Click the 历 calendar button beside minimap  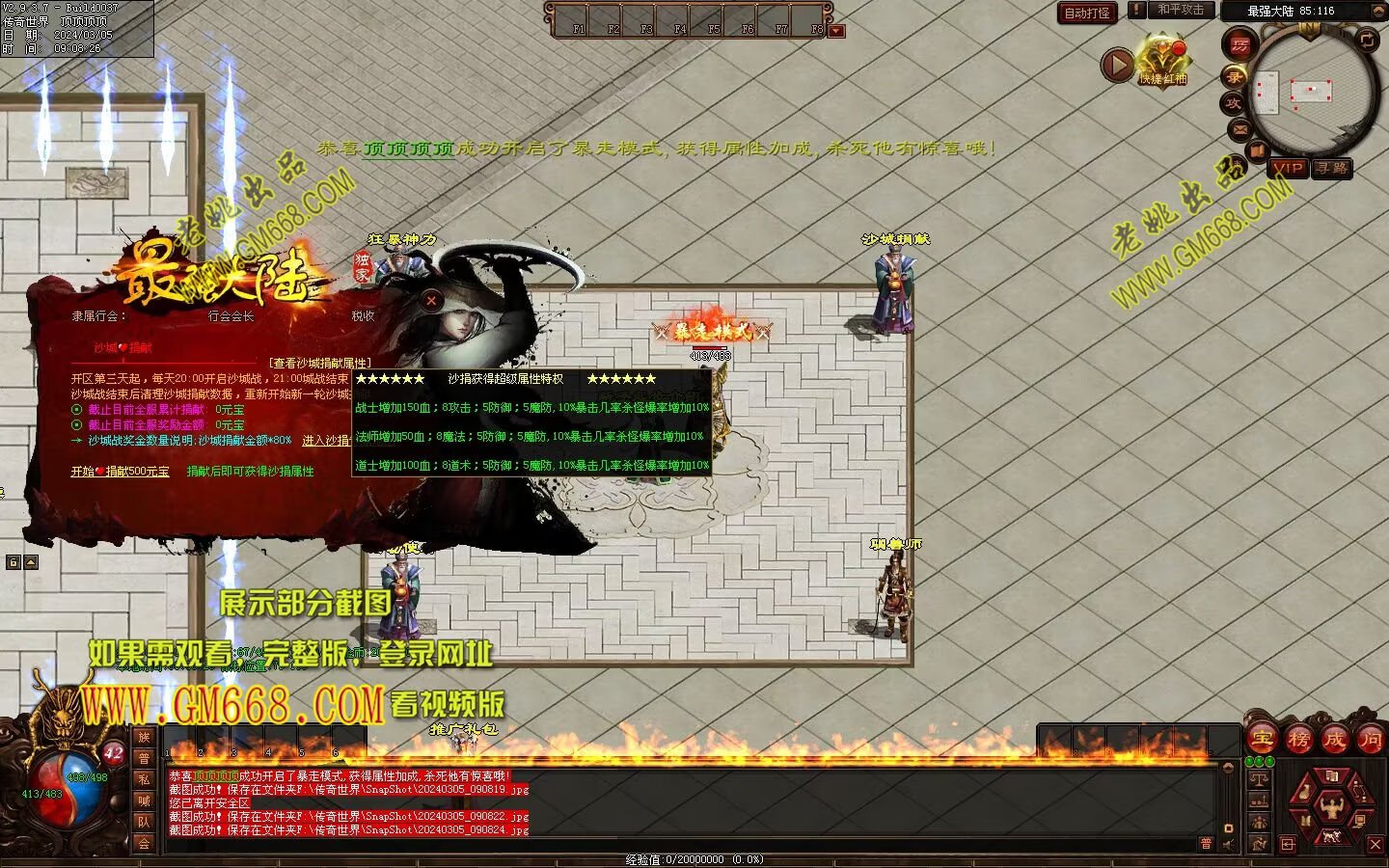pyautogui.click(x=1239, y=45)
